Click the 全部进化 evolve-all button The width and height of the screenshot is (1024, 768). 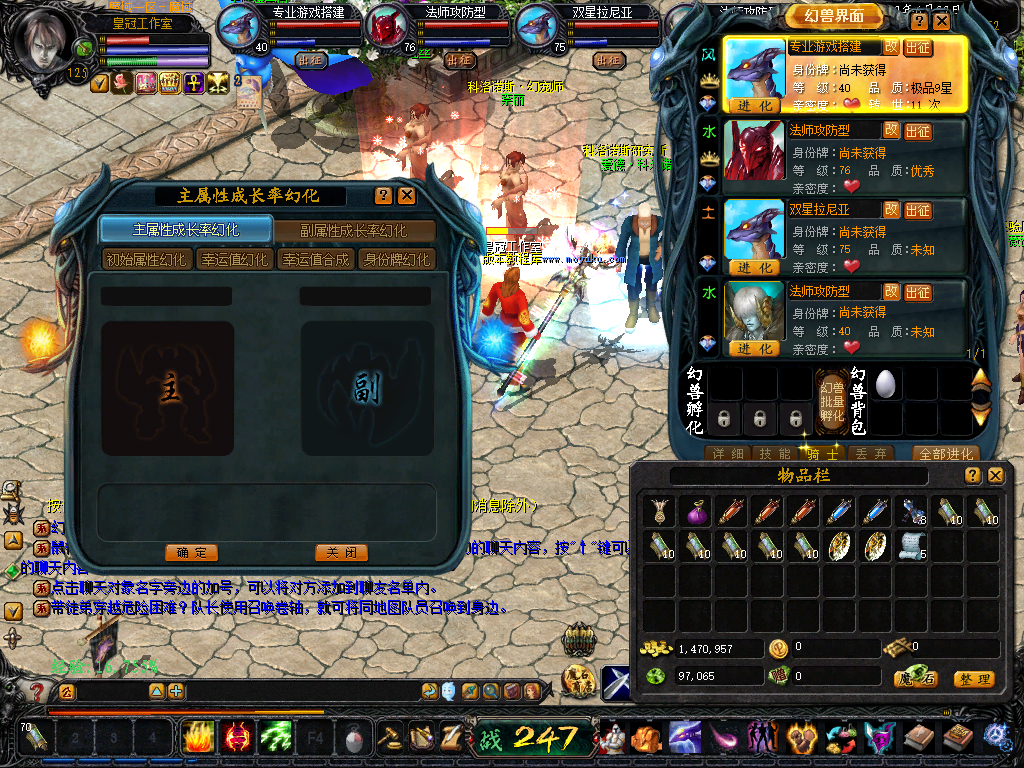(945, 453)
